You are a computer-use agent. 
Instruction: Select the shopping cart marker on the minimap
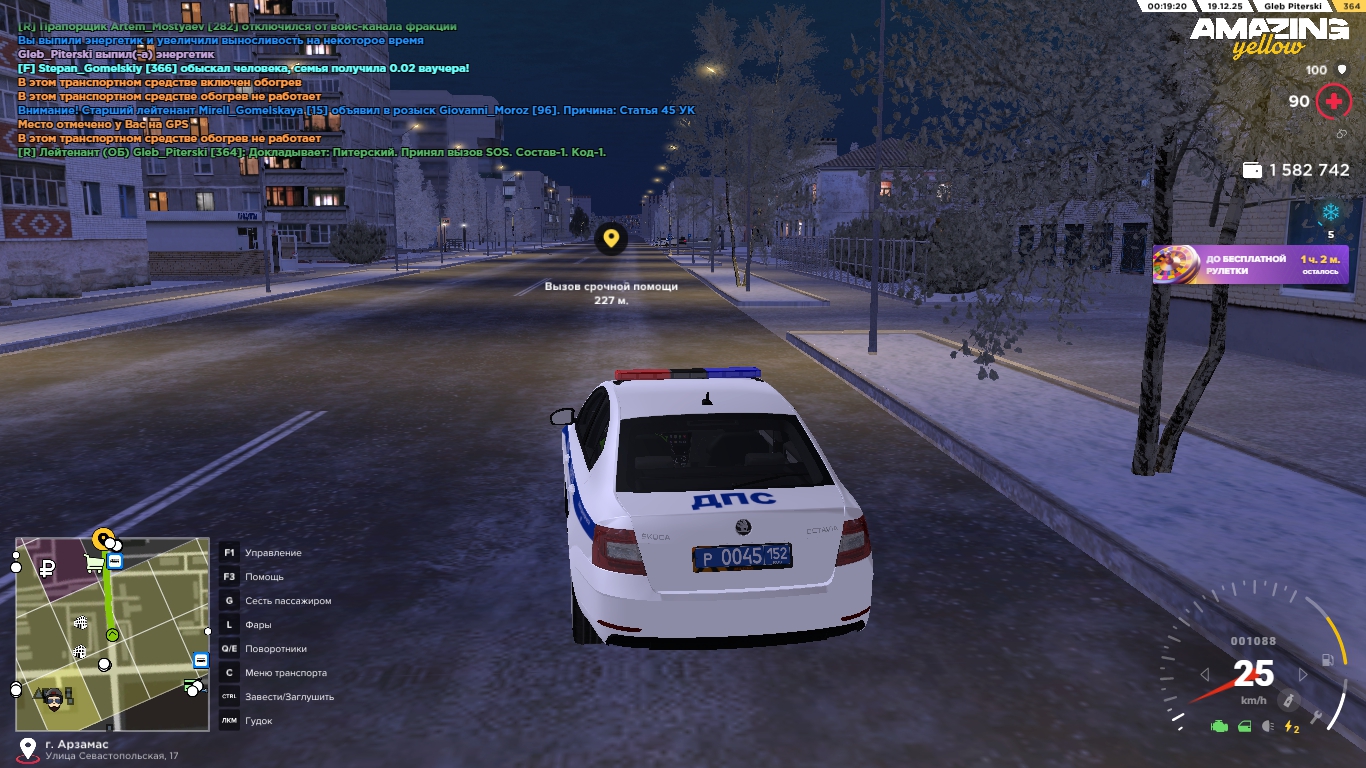click(x=94, y=565)
